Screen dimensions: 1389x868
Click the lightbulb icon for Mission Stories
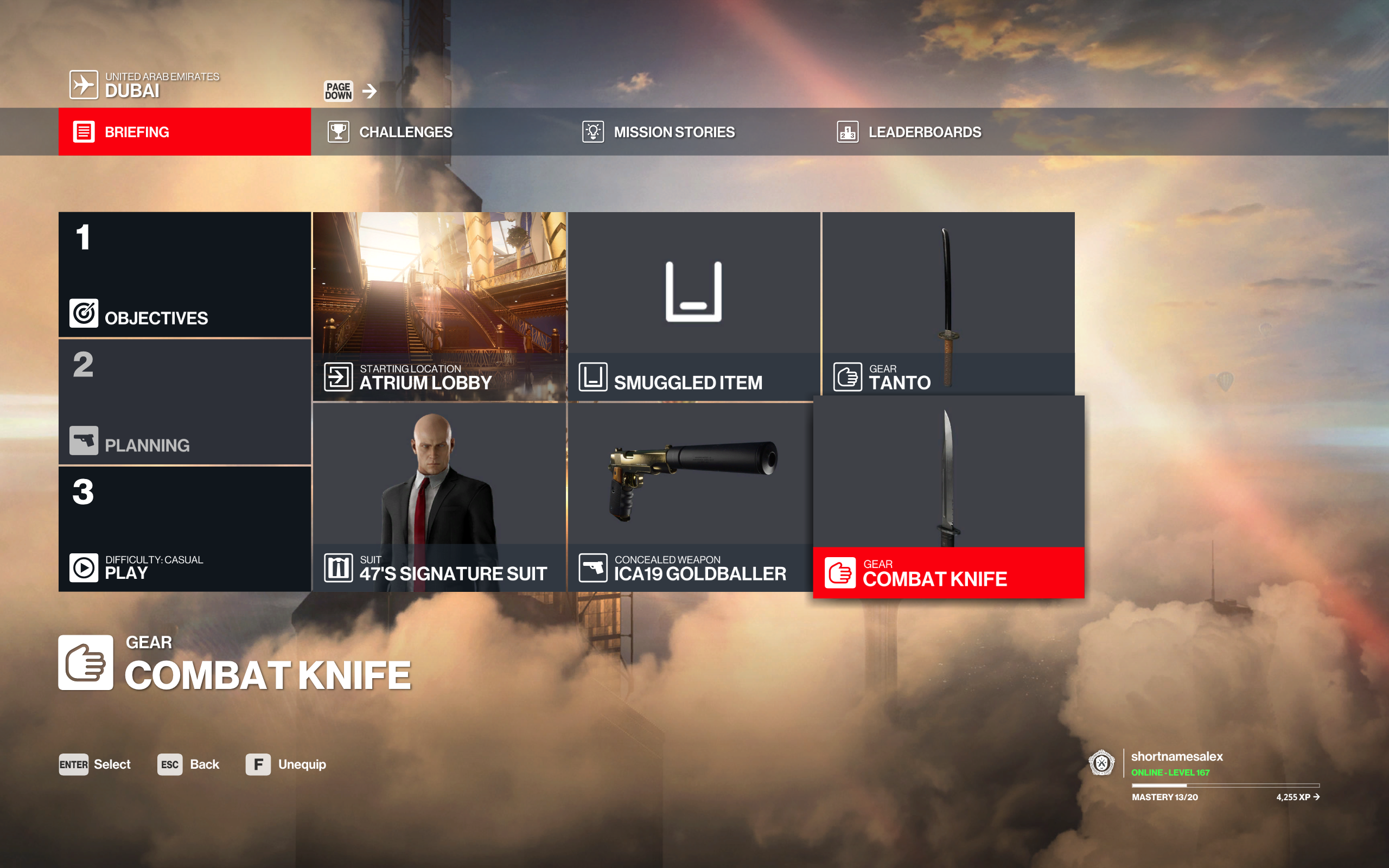pos(594,131)
